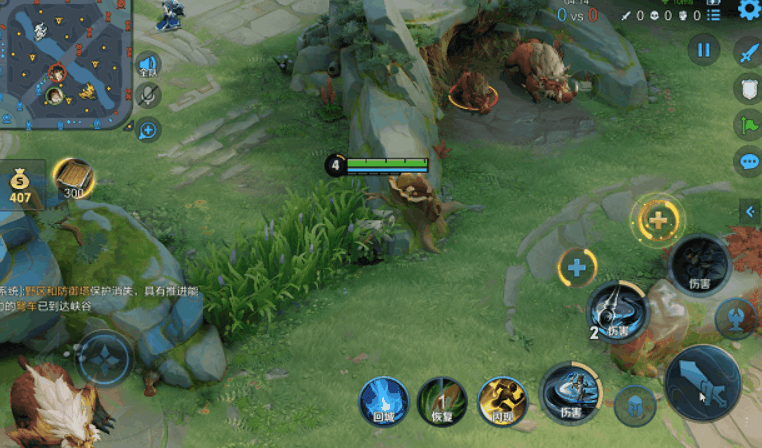Tap the minimap to view the battlefield
The height and width of the screenshot is (448, 762).
(x=66, y=64)
